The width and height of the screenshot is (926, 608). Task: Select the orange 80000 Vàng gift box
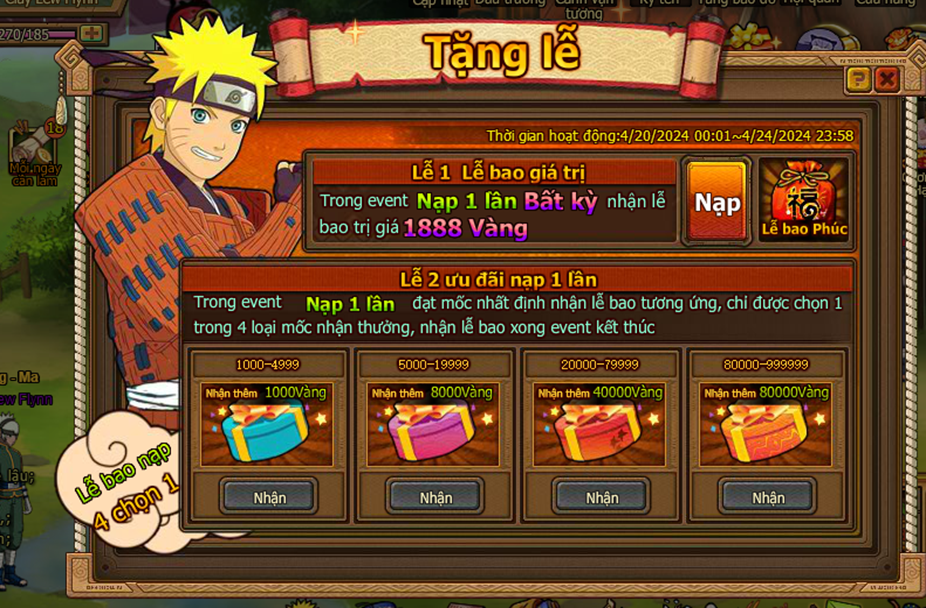pos(766,432)
